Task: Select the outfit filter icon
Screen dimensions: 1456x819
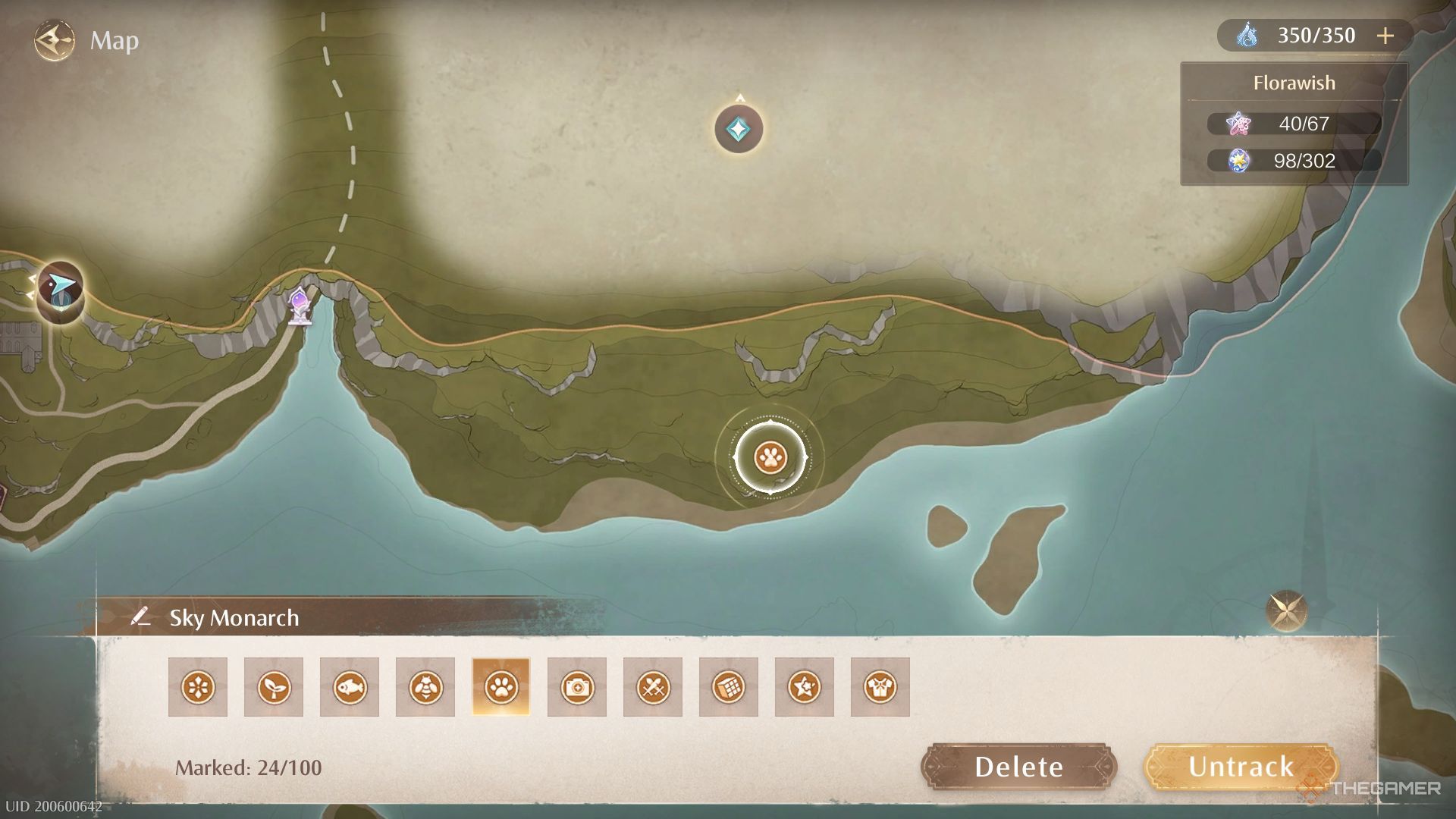Action: point(880,687)
